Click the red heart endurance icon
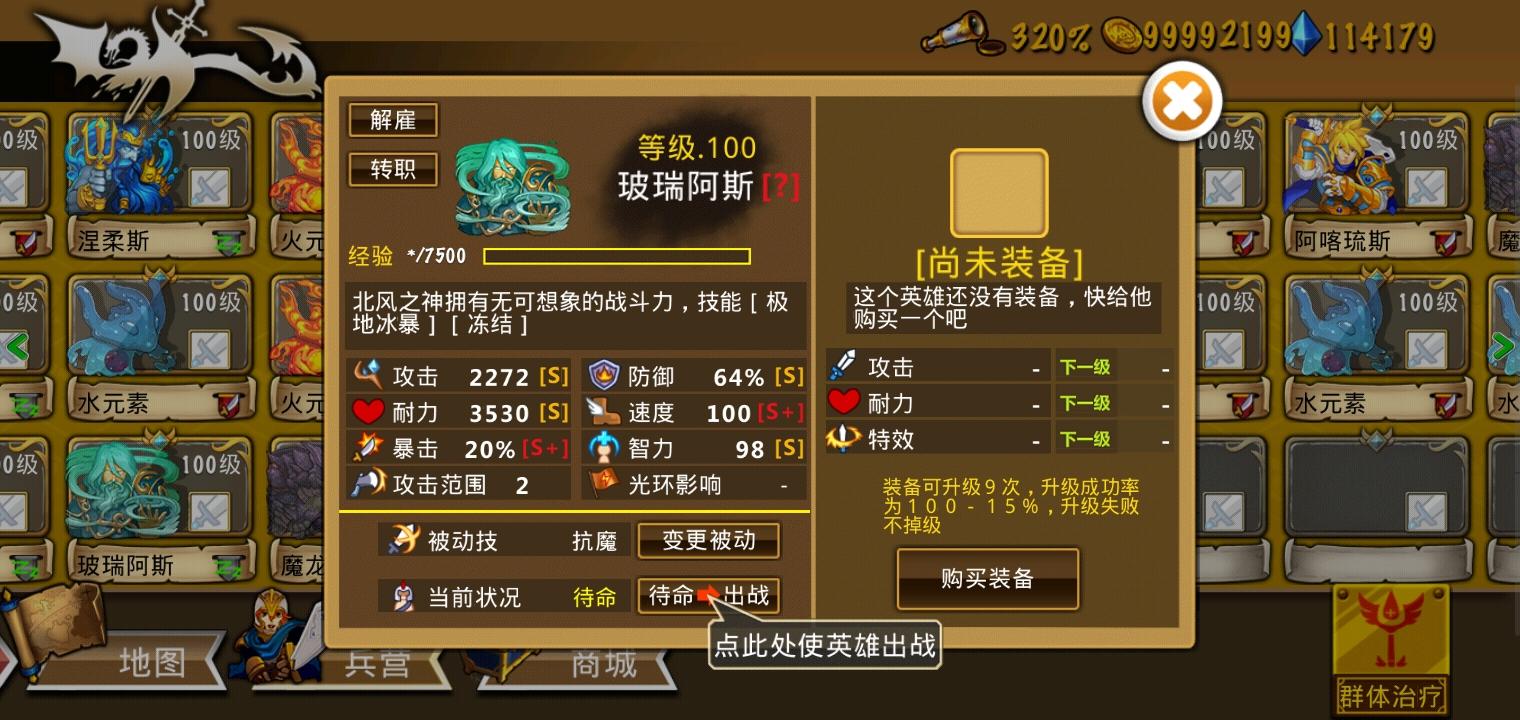1520x720 pixels. (369, 412)
